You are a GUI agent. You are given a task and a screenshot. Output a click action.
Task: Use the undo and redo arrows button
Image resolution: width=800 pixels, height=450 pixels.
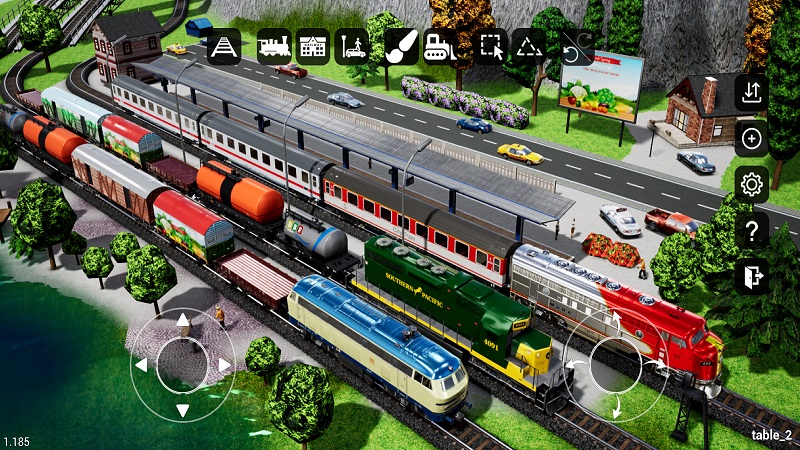(x=576, y=46)
